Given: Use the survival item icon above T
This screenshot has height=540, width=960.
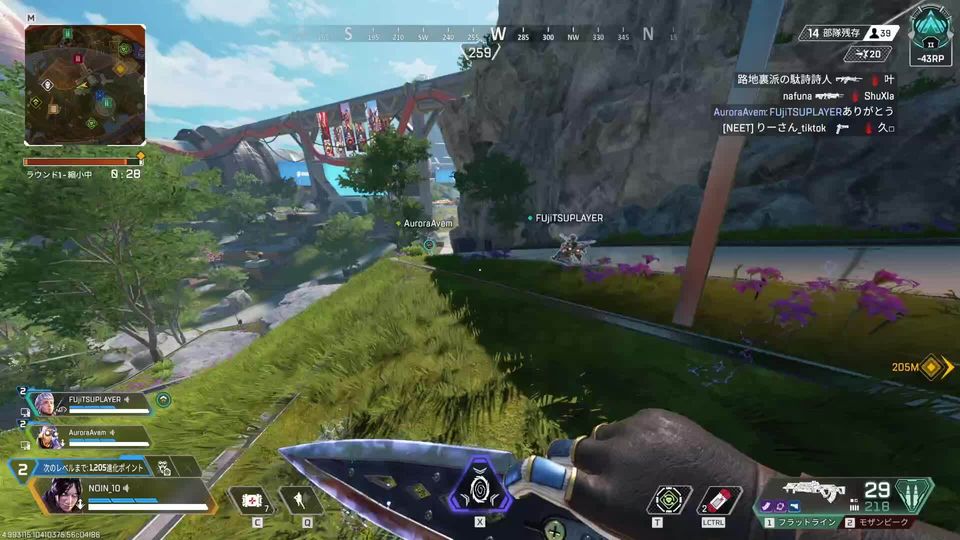Looking at the screenshot, I should (668, 500).
